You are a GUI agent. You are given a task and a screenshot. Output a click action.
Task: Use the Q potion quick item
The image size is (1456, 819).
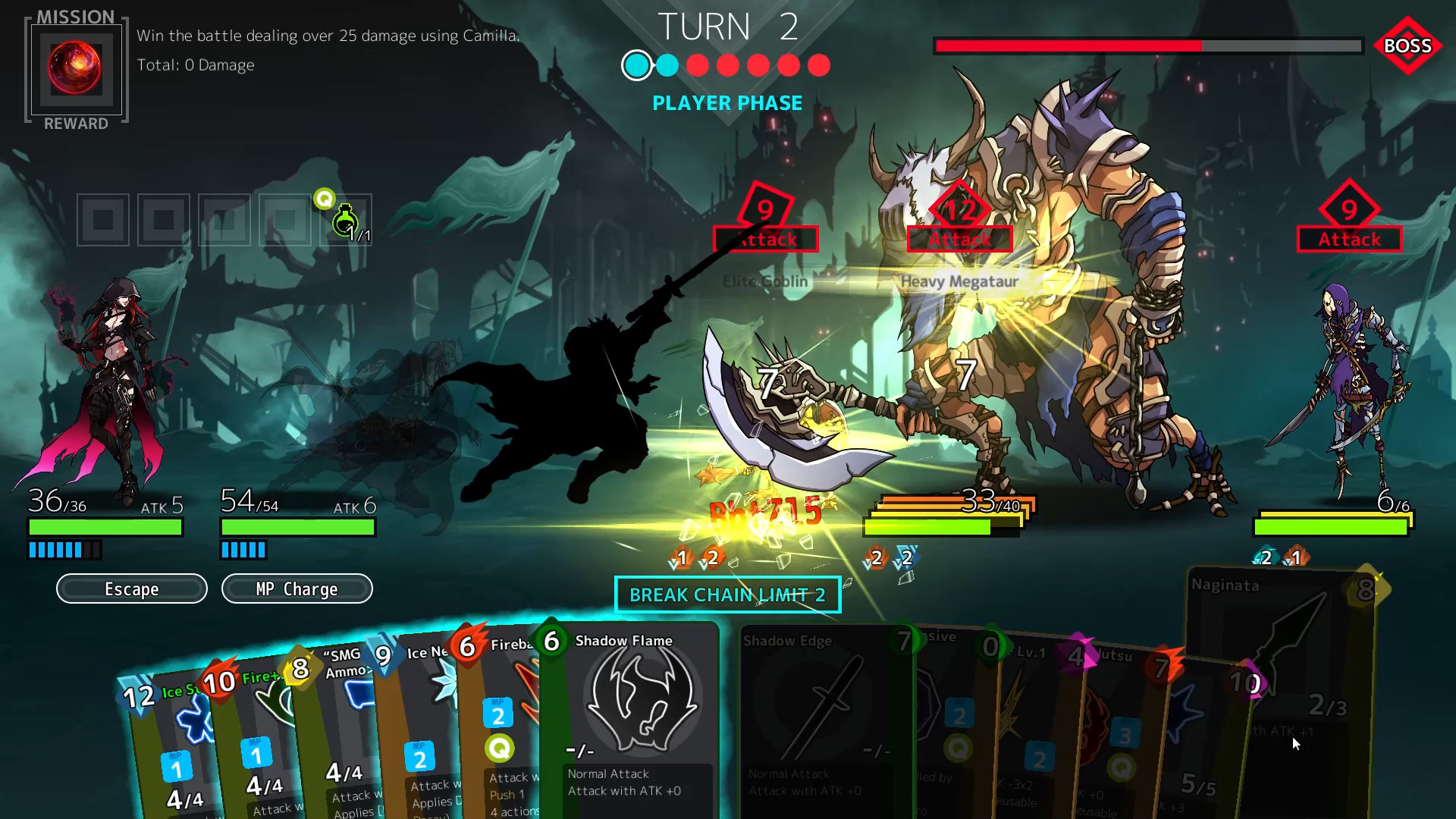tap(345, 220)
